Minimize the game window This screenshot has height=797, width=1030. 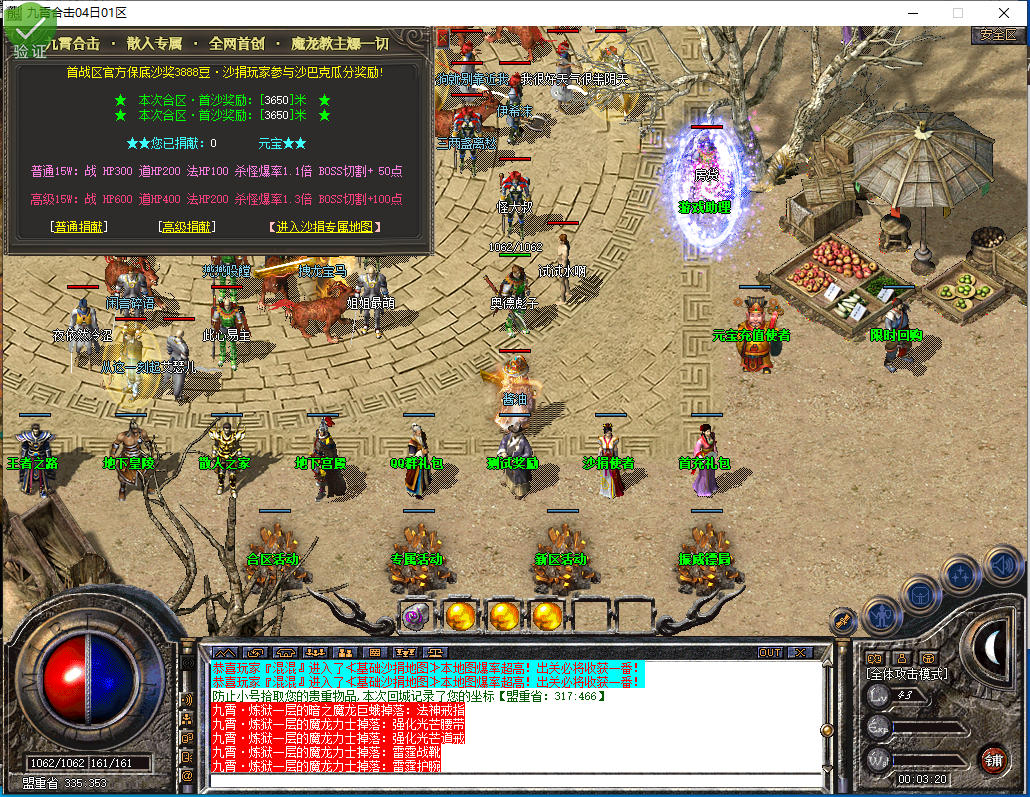pyautogui.click(x=911, y=13)
